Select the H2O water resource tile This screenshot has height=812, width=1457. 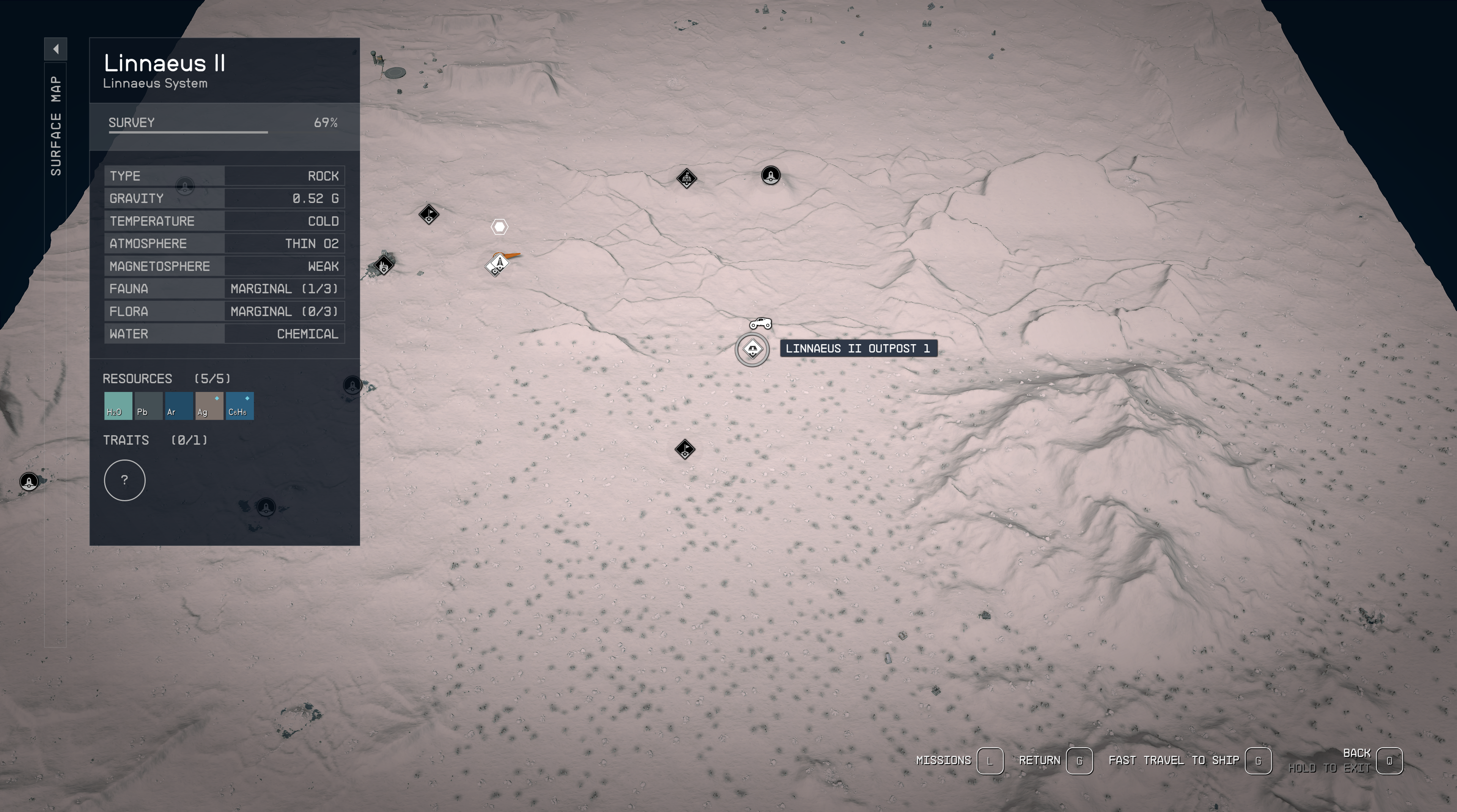pos(118,406)
